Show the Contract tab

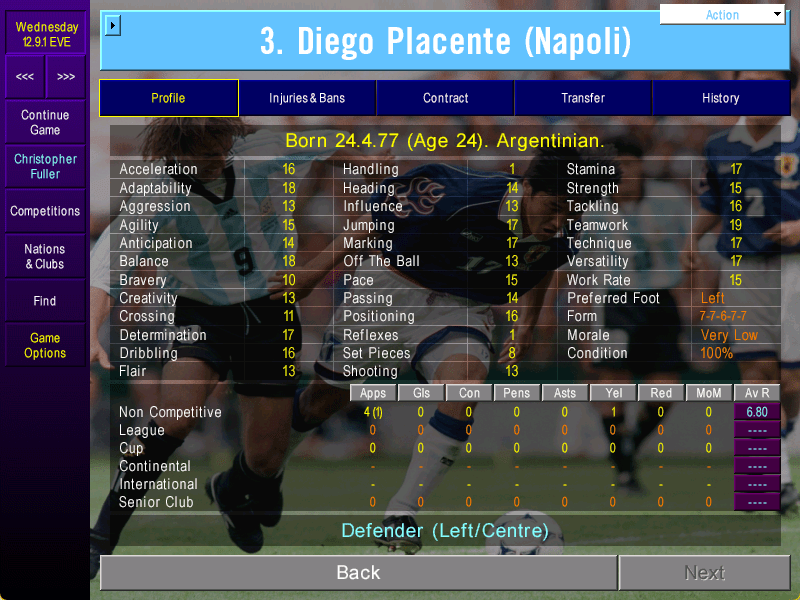(x=445, y=98)
